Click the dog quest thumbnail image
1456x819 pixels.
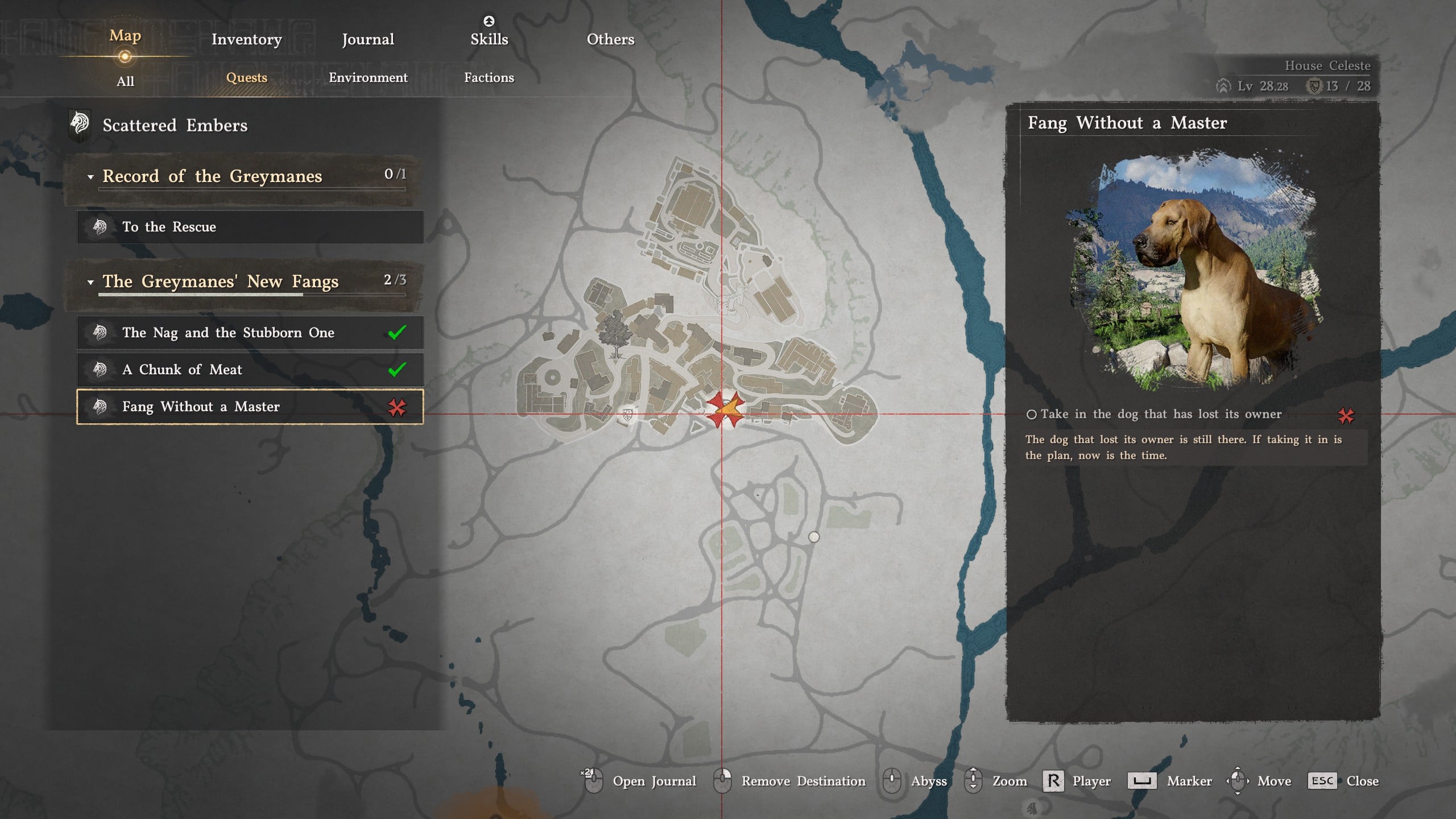pos(1193,270)
